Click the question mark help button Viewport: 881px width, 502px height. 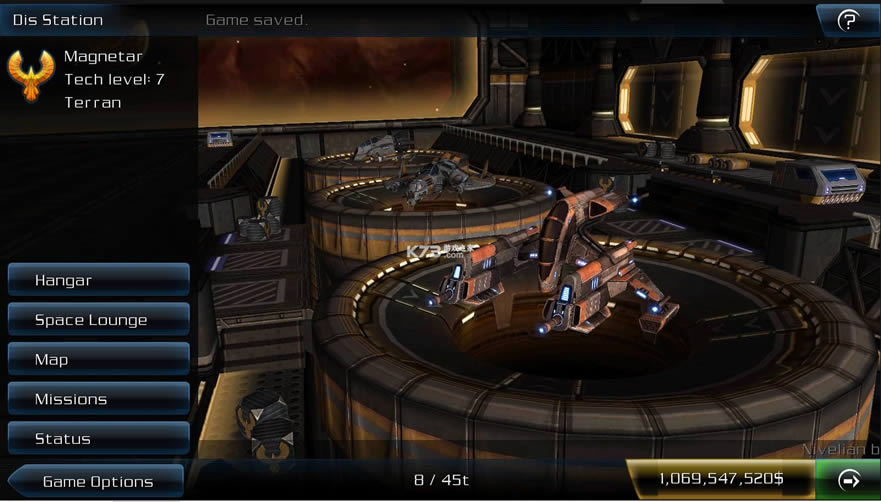(848, 20)
